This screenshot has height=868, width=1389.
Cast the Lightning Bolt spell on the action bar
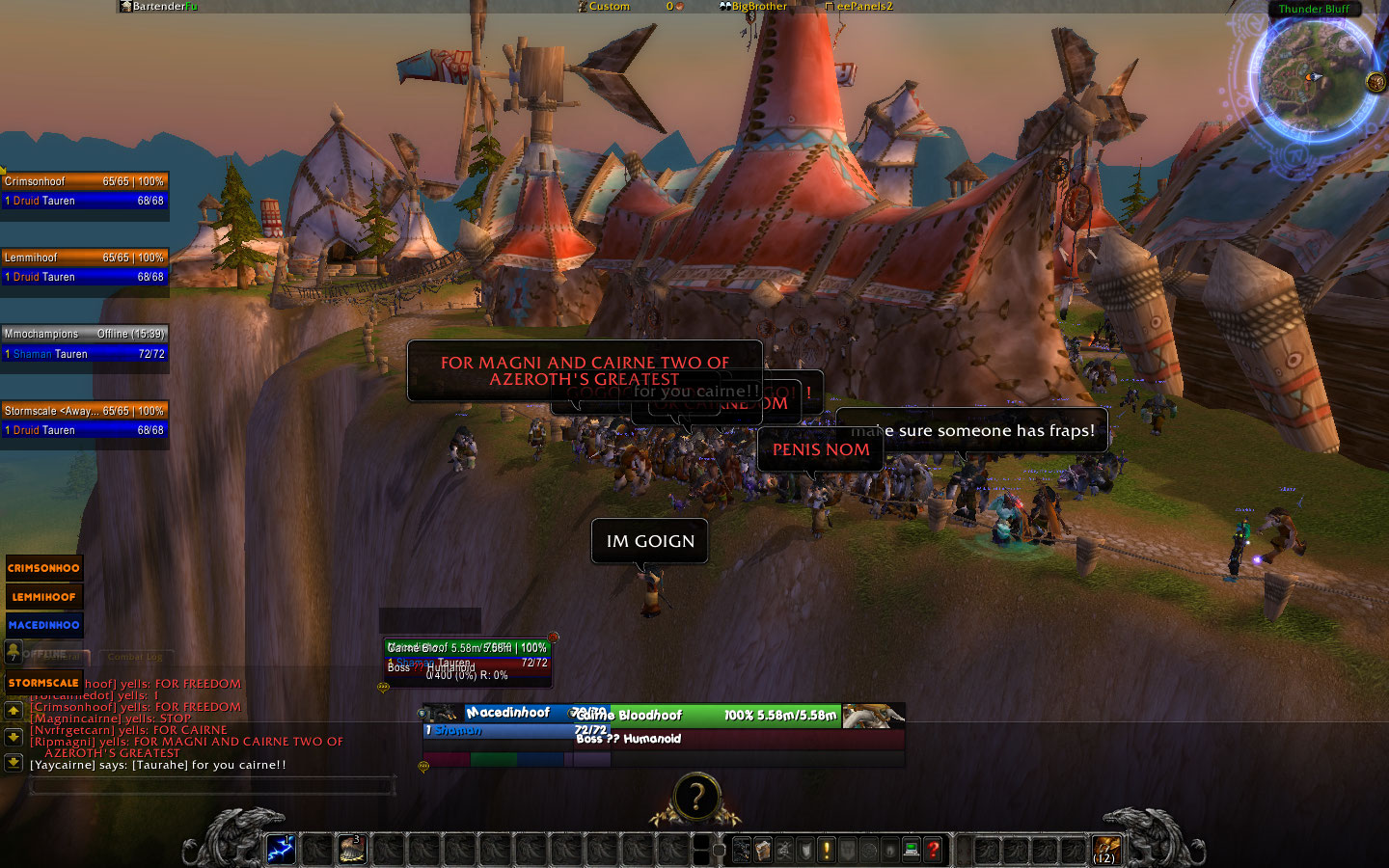tap(281, 850)
